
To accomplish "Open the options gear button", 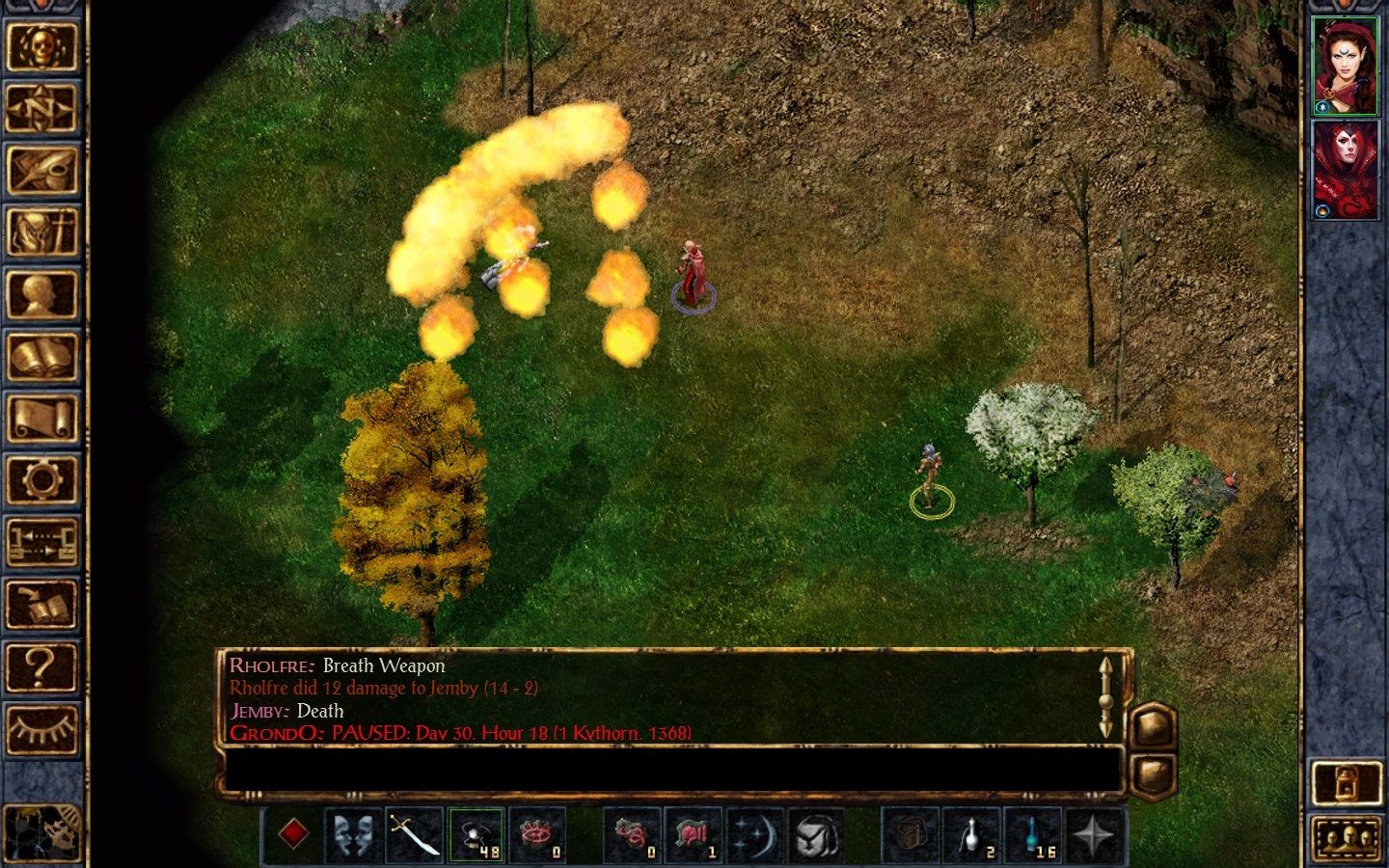I will pos(41,479).
